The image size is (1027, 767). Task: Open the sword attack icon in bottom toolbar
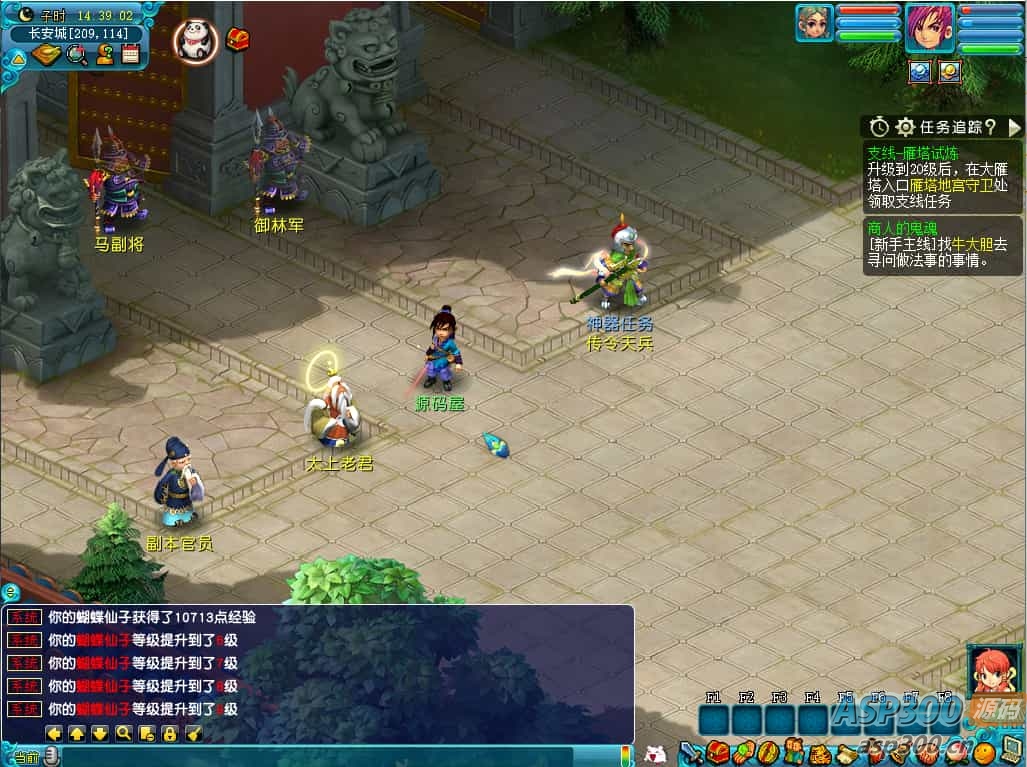(x=691, y=752)
